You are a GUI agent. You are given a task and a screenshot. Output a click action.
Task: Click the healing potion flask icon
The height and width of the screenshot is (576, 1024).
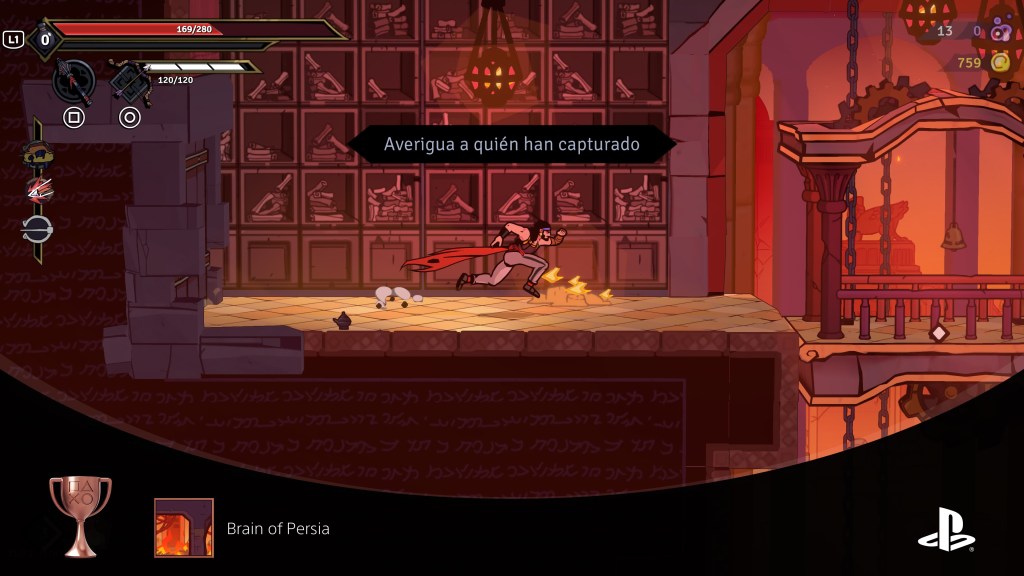pyautogui.click(x=44, y=40)
